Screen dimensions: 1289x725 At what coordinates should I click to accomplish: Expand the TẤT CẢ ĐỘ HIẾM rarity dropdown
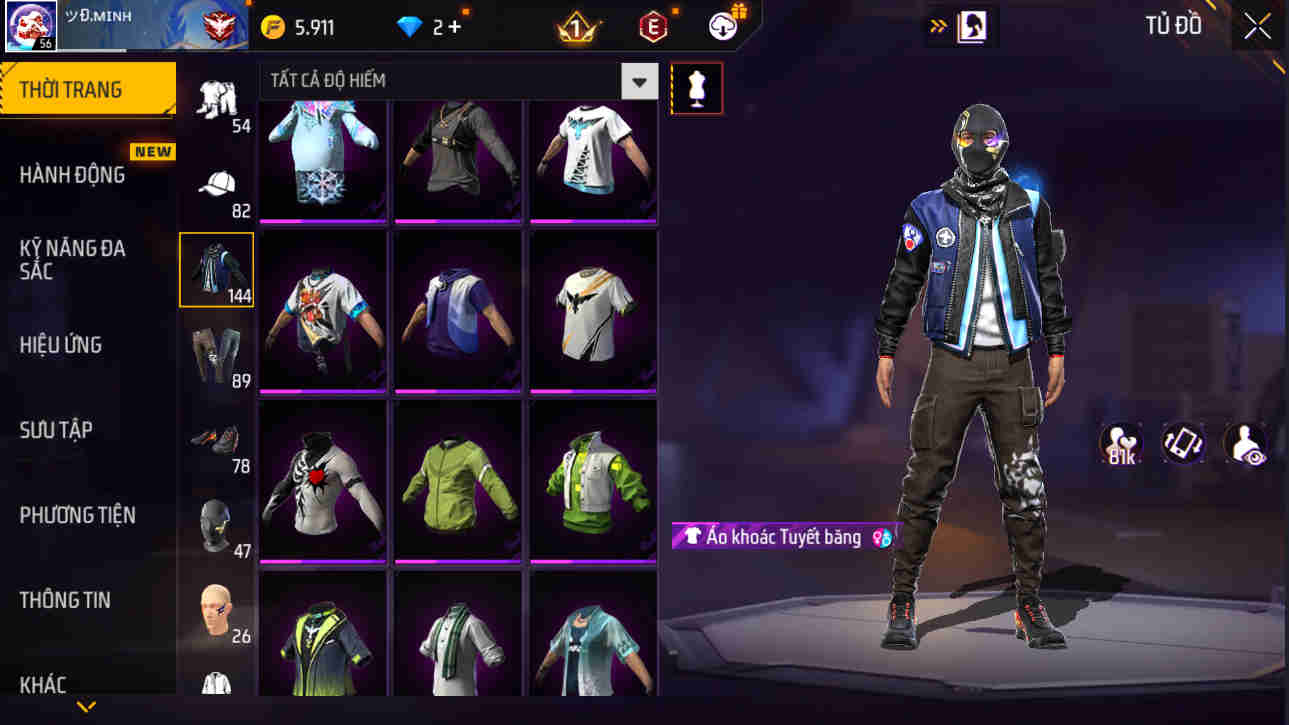(x=638, y=81)
